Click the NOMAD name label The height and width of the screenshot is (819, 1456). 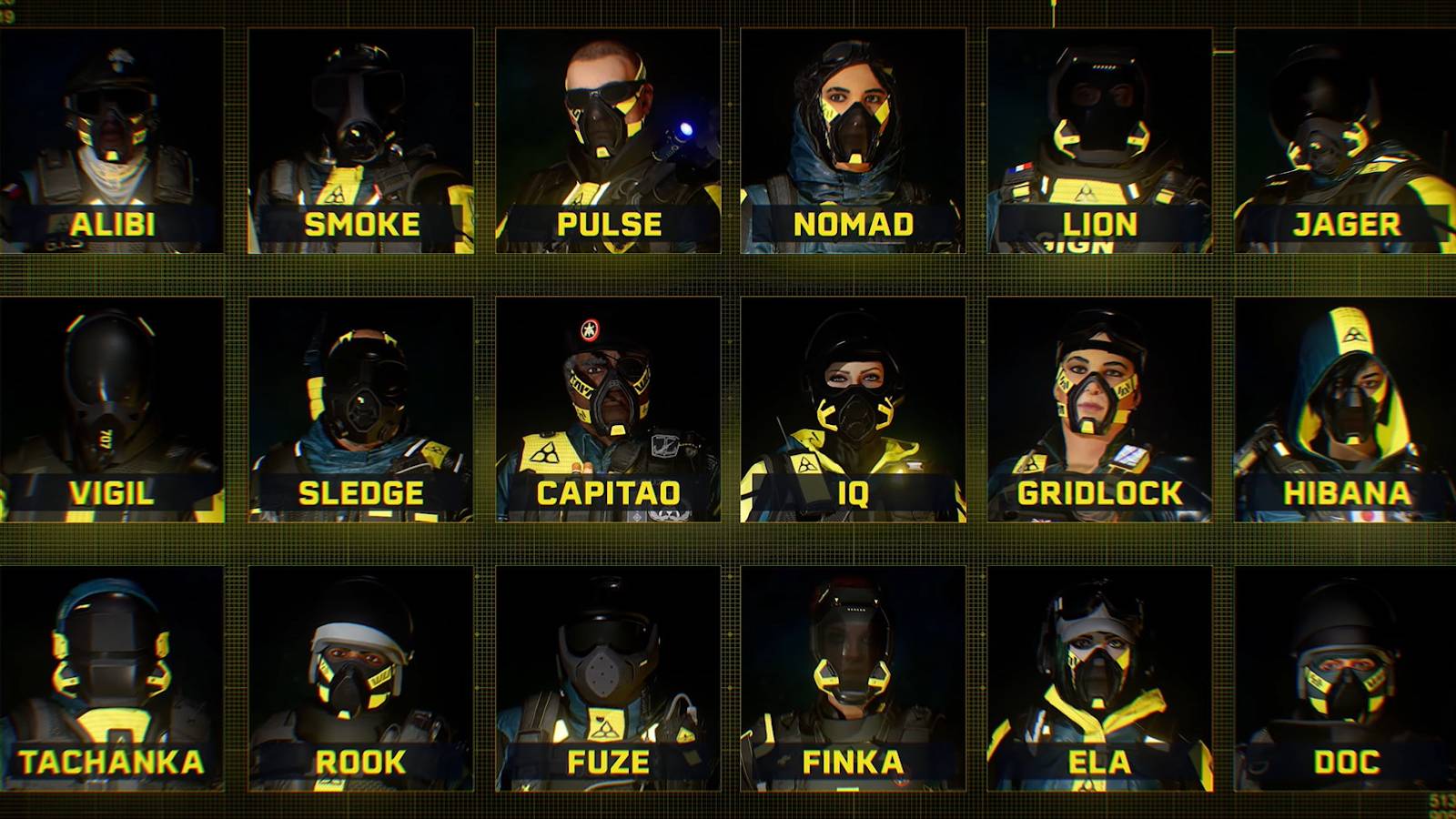pos(855,221)
